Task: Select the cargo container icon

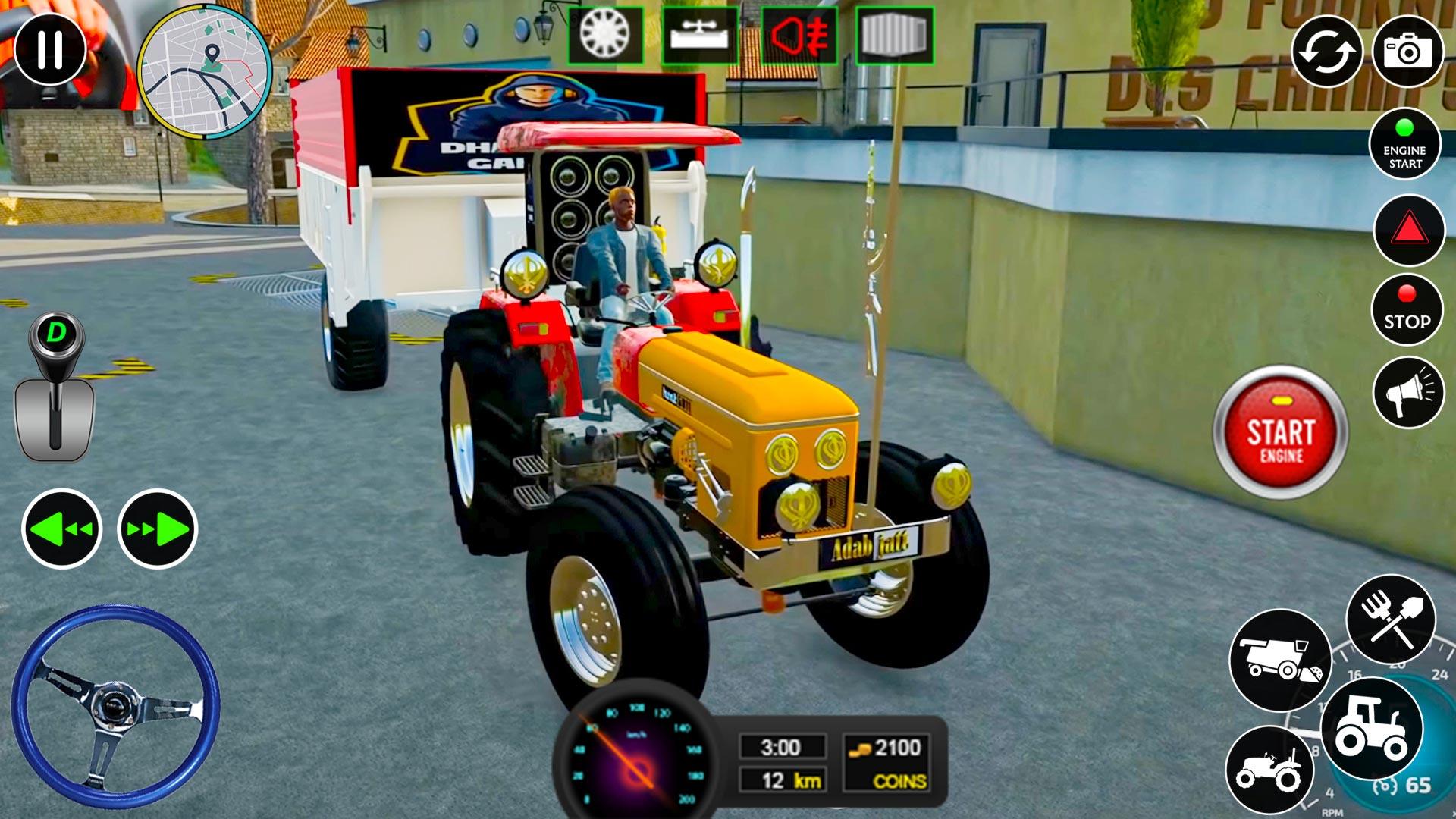Action: 895,36
